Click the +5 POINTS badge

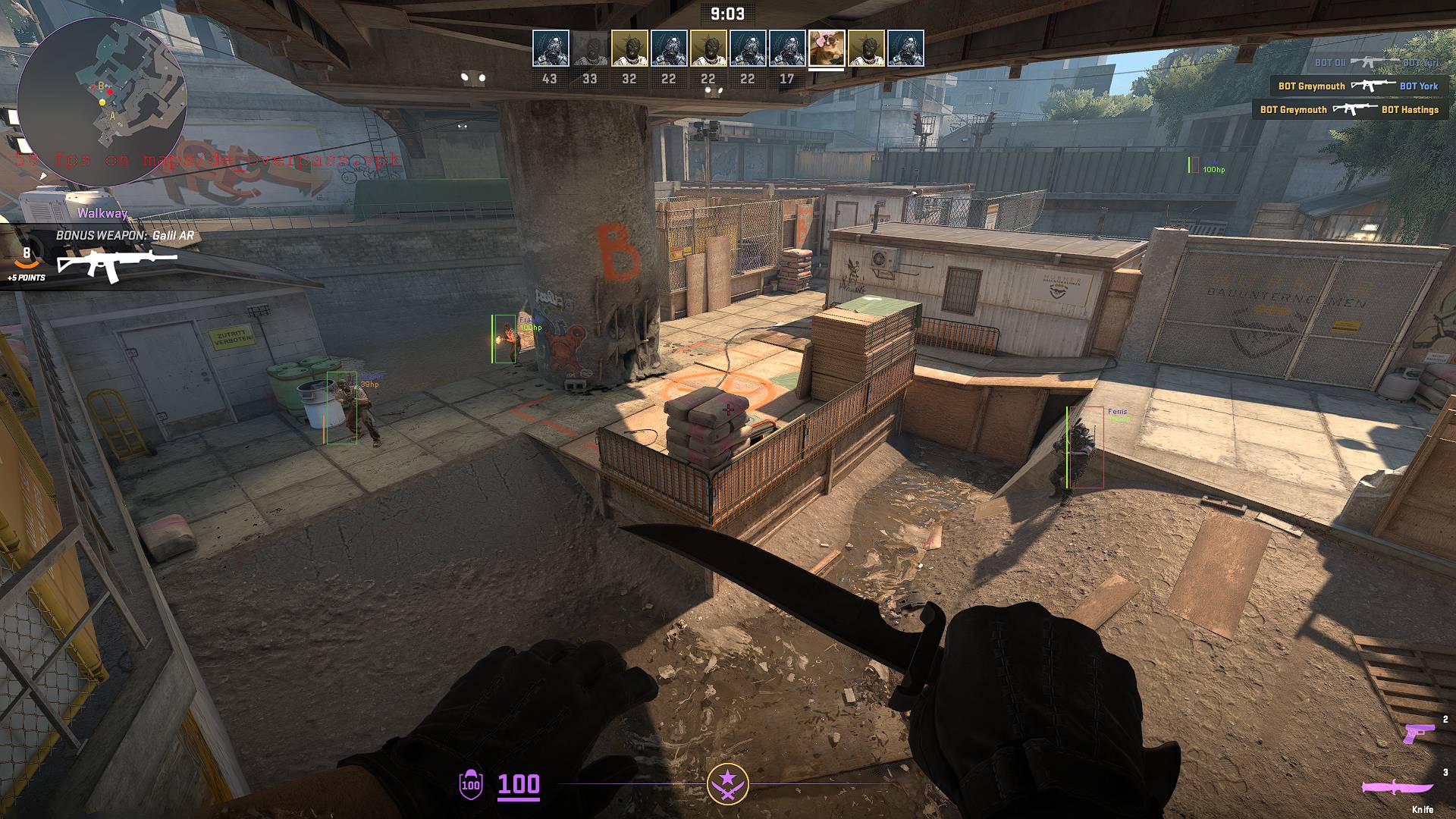[x=26, y=277]
